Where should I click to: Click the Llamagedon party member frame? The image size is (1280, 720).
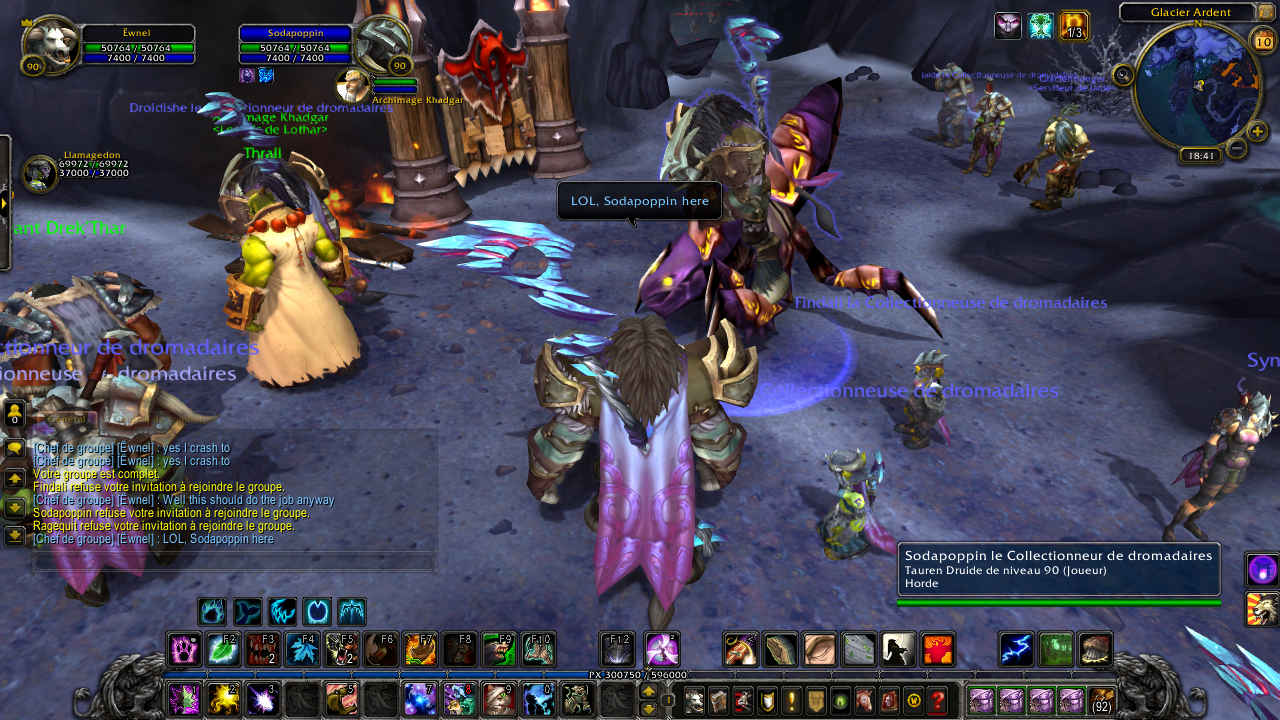tap(42, 173)
